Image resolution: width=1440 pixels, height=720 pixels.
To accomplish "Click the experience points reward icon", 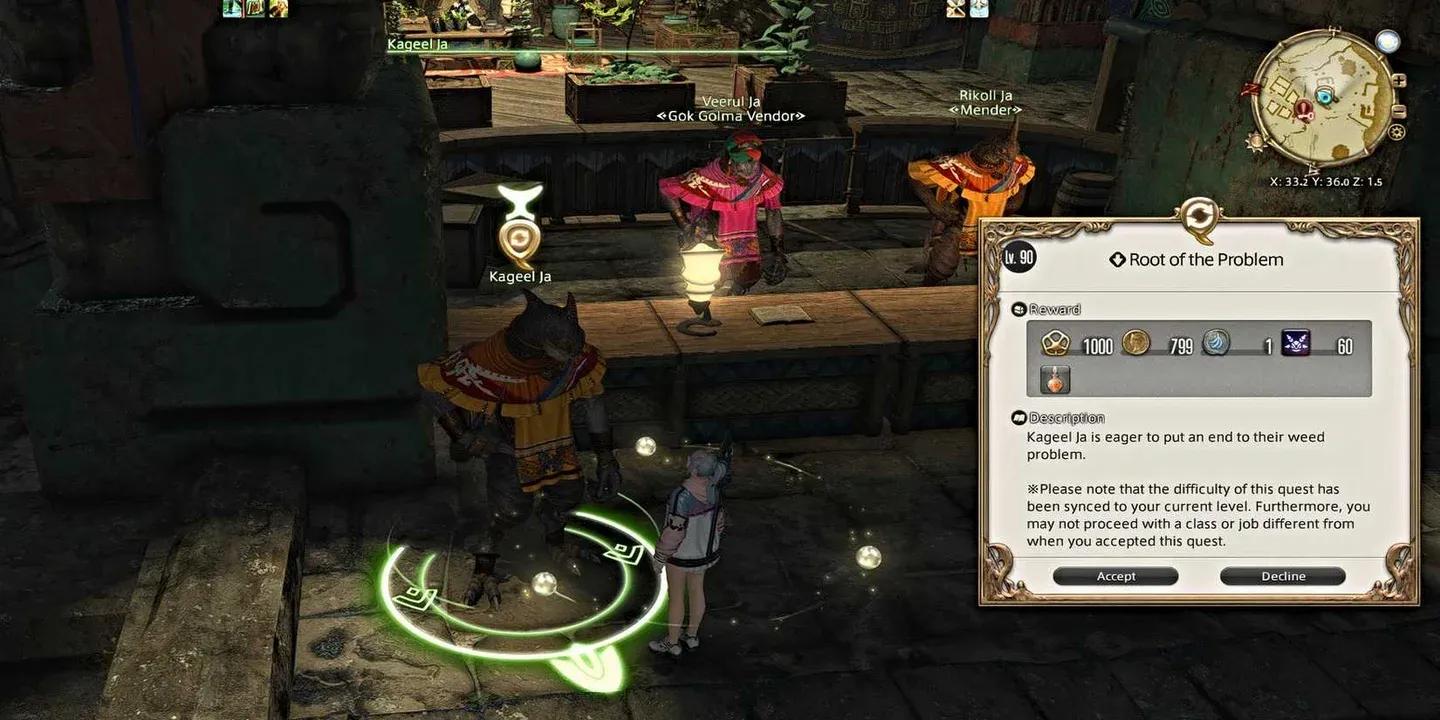I will (x=1055, y=345).
